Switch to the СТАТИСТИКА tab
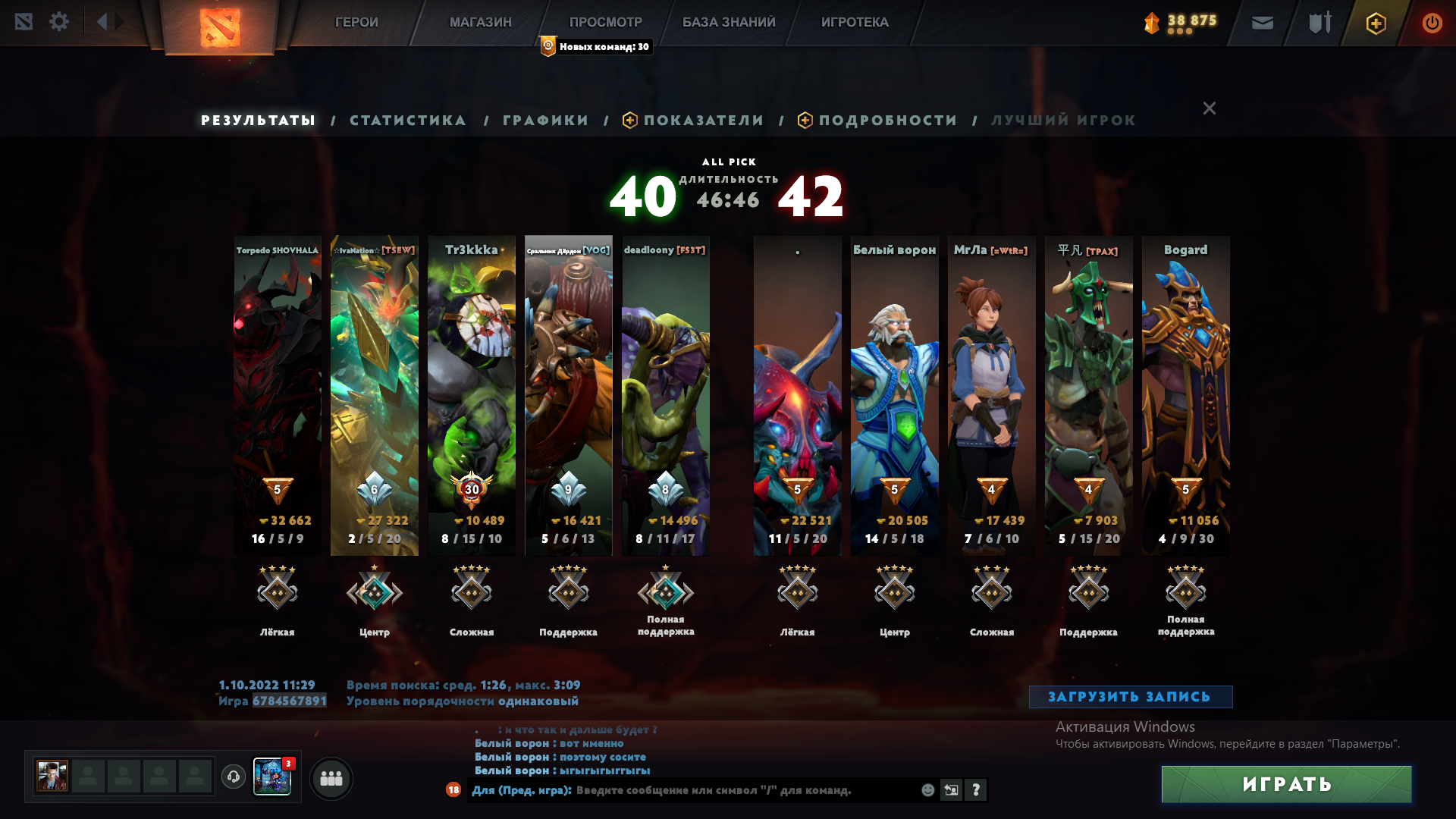 point(407,120)
